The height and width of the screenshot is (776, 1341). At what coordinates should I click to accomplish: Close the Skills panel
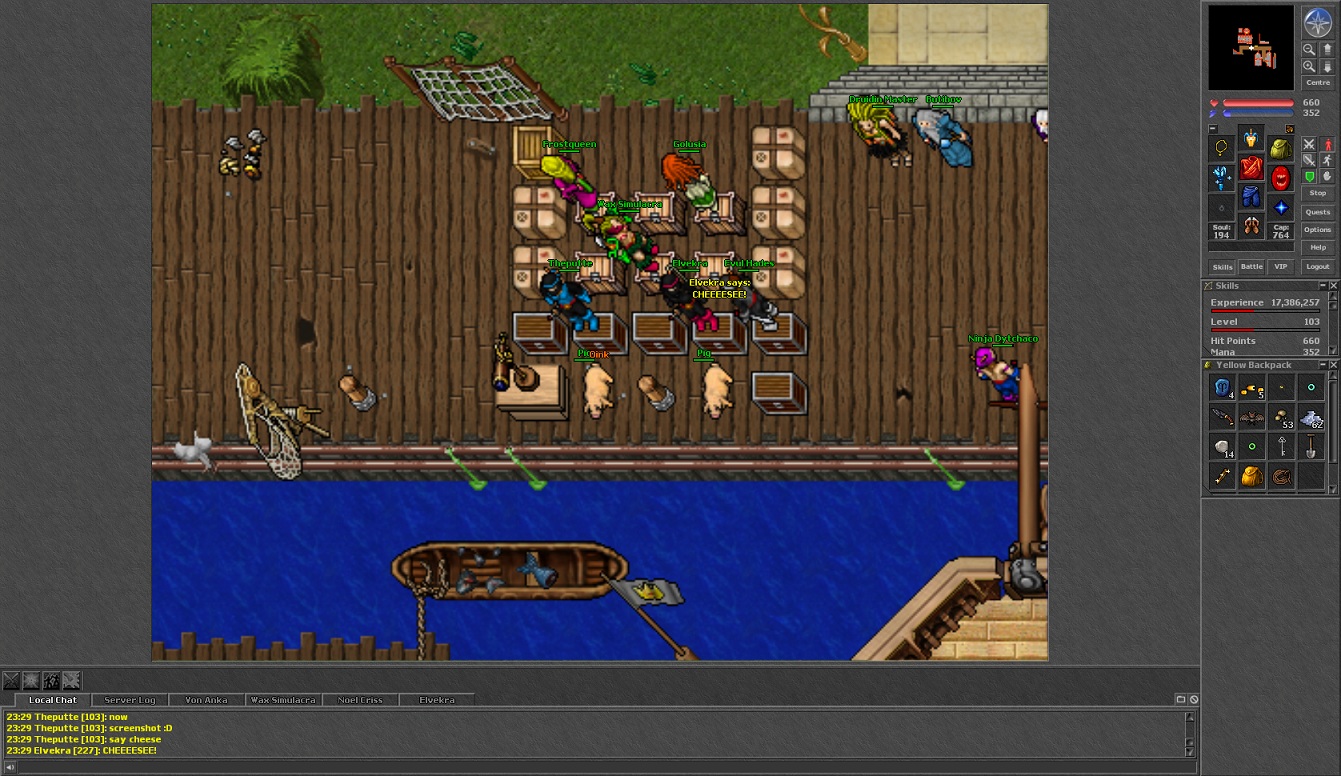pyautogui.click(x=1333, y=286)
